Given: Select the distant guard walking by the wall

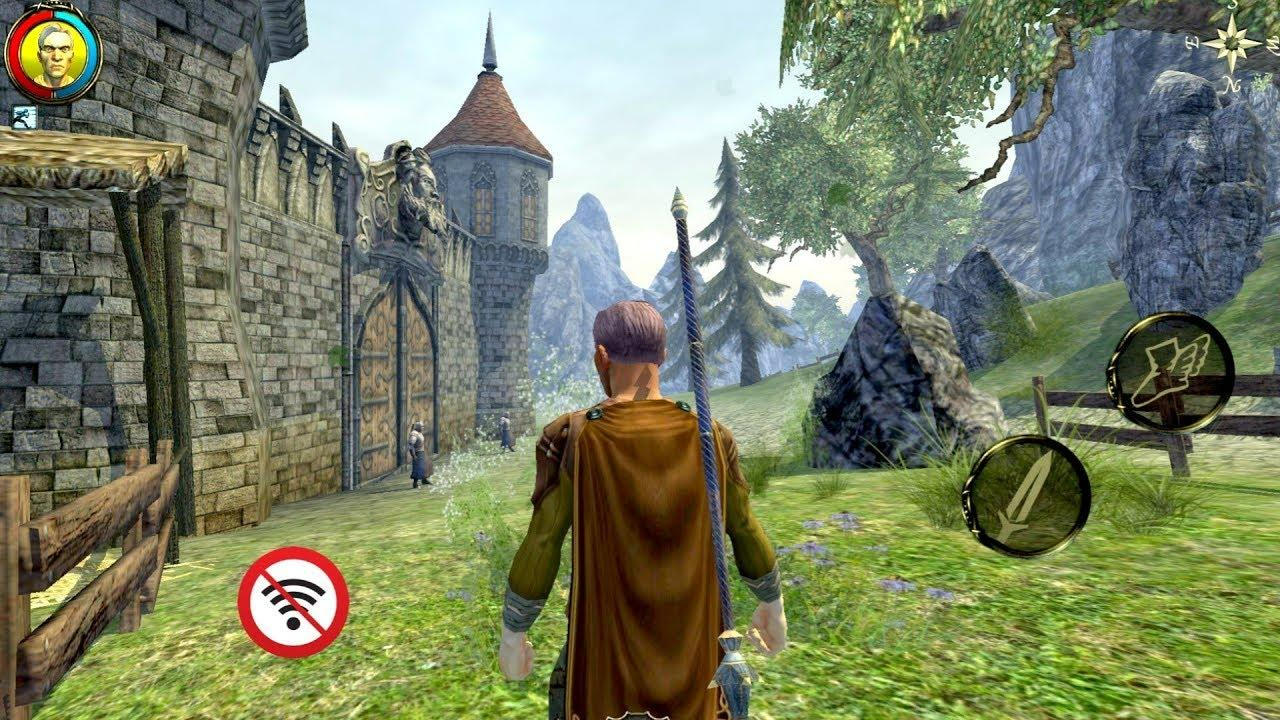Looking at the screenshot, I should click(505, 430).
